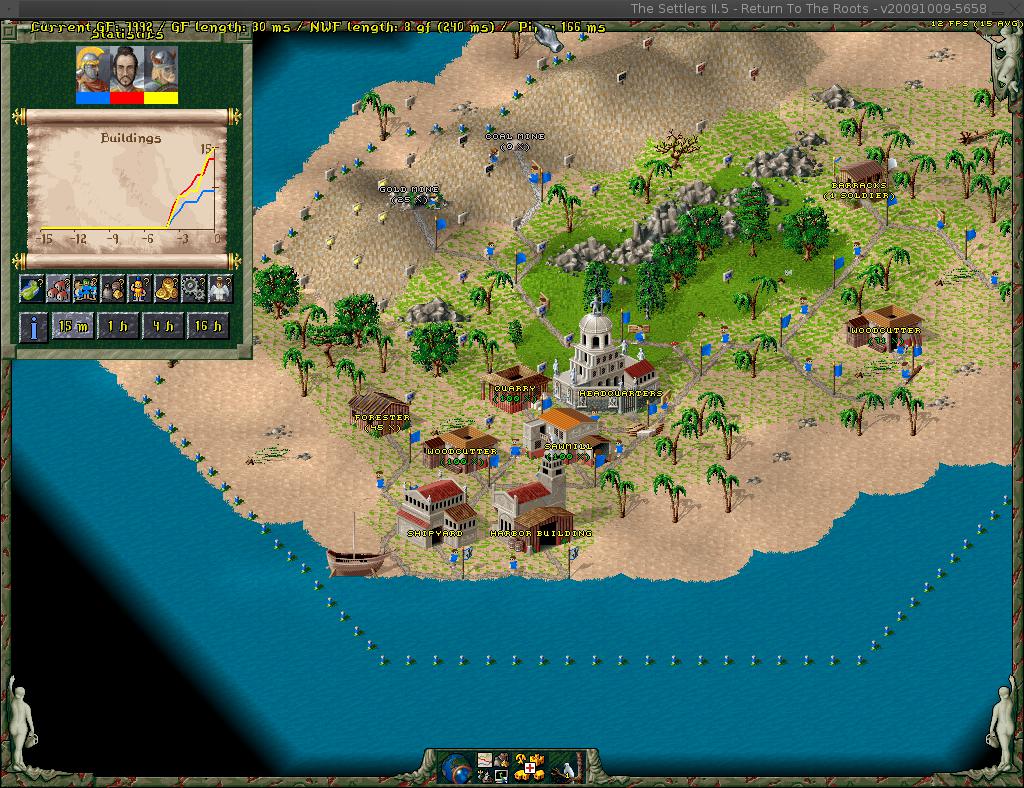Open the globe map in bottom bar

tap(455, 766)
